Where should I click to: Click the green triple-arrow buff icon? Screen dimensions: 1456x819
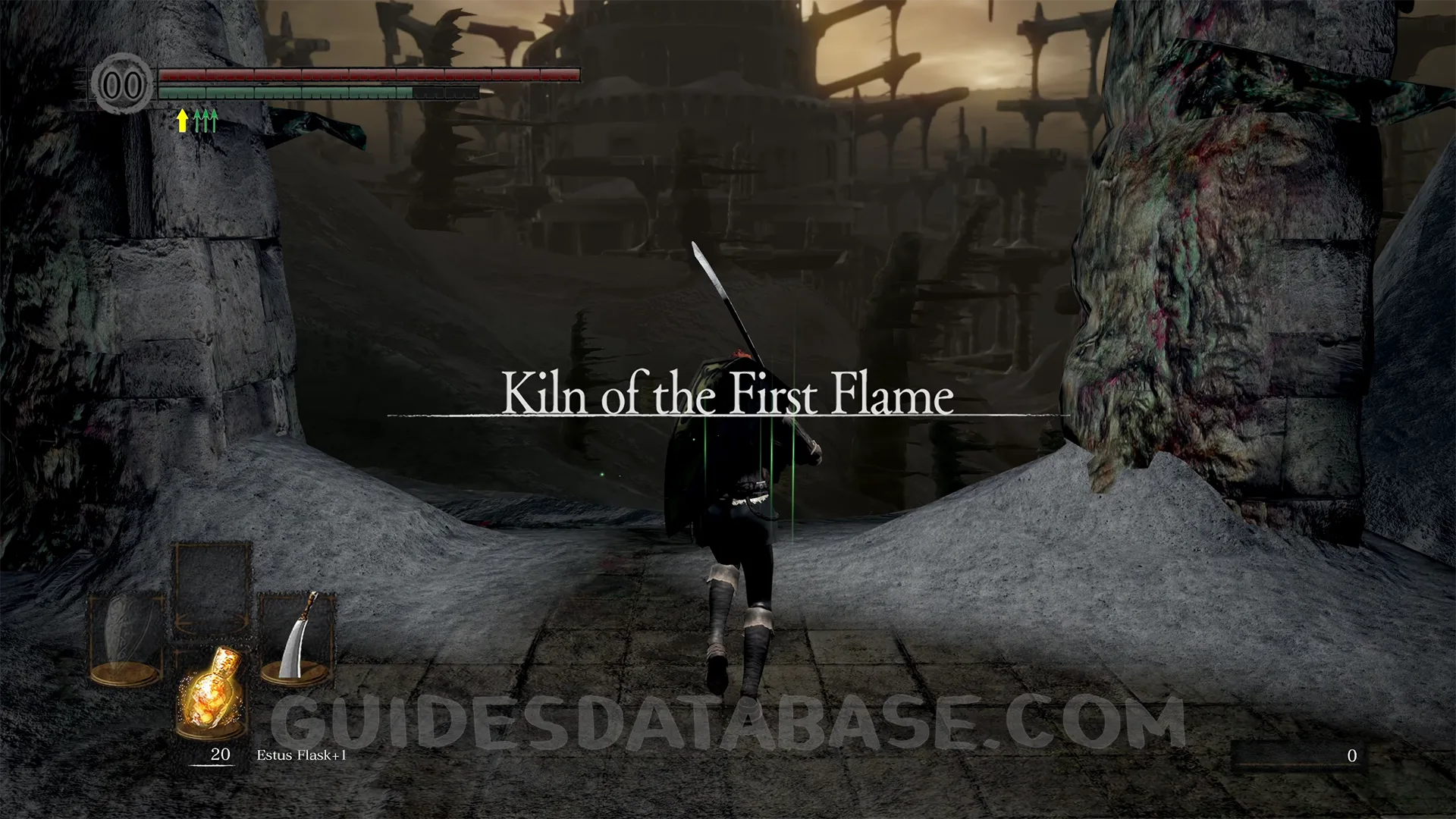pos(206,120)
